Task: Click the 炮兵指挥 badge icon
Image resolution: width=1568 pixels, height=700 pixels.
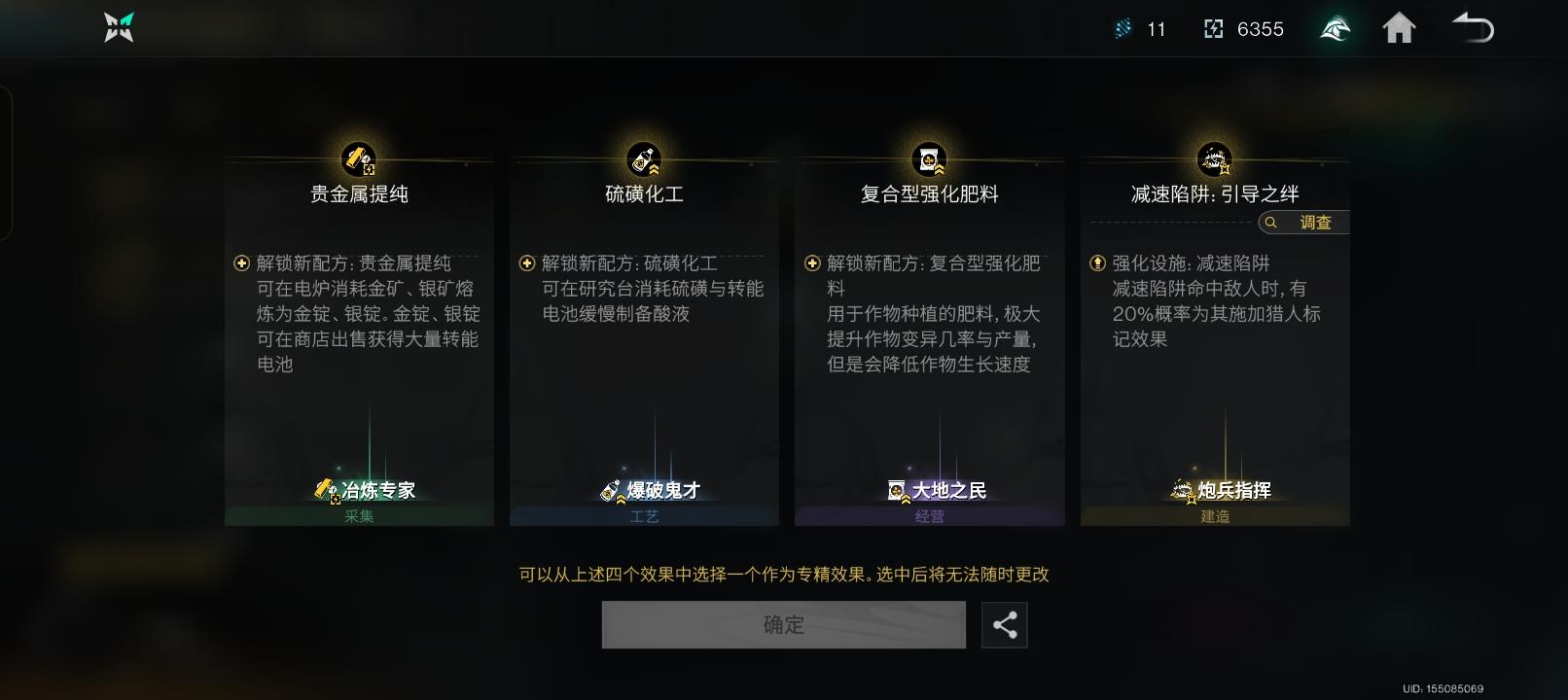Action: pyautogui.click(x=1182, y=490)
